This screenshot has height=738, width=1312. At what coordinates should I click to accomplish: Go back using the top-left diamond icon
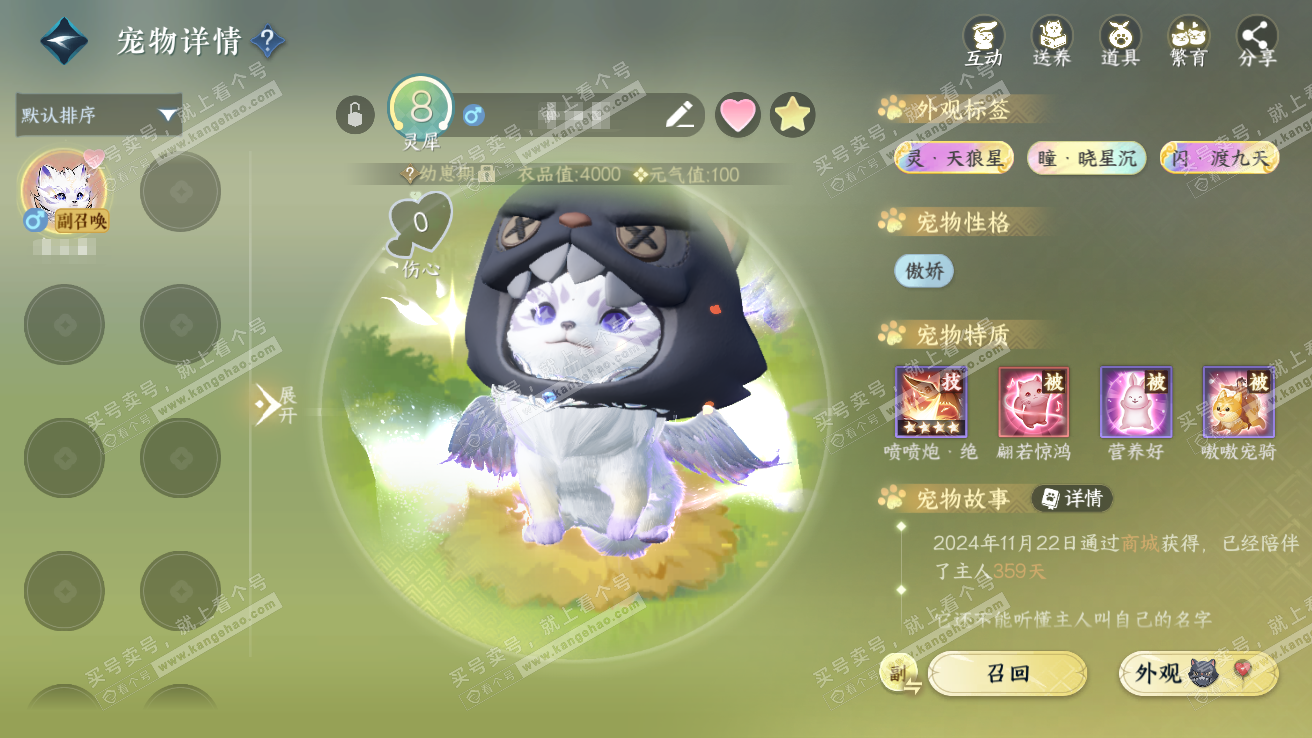pyautogui.click(x=64, y=41)
